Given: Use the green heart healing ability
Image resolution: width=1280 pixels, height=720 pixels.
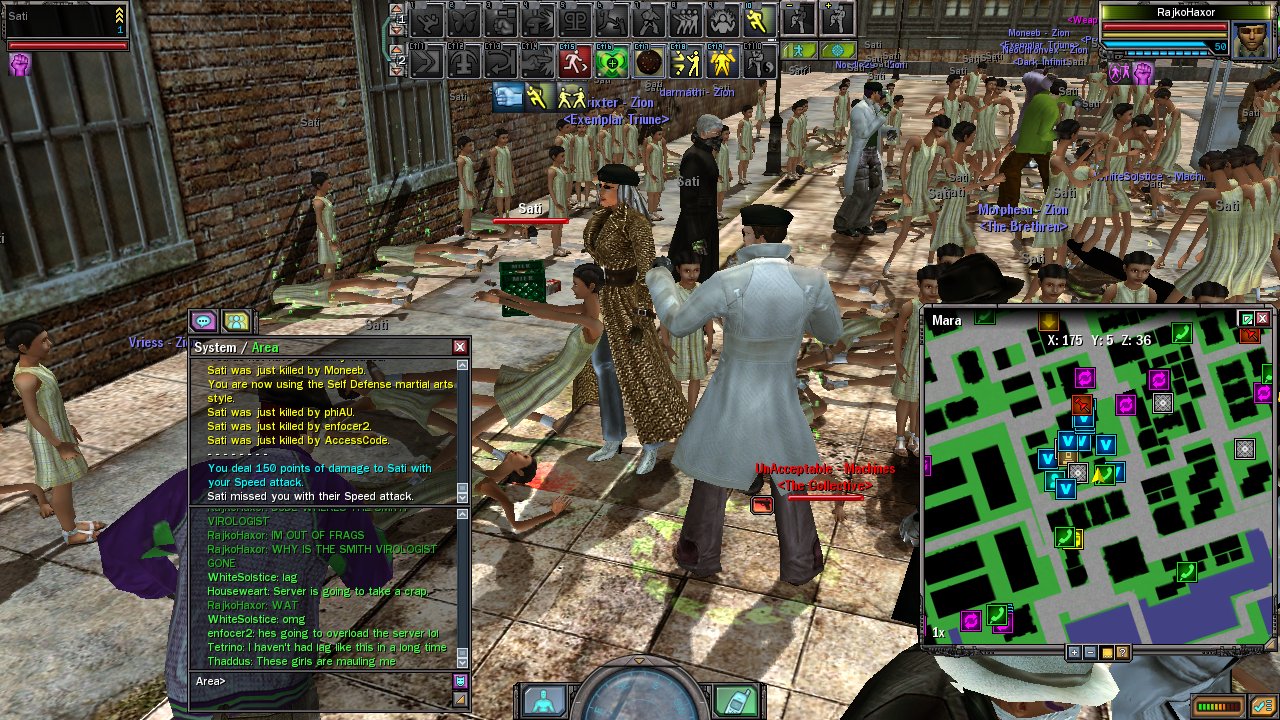Looking at the screenshot, I should [x=611, y=63].
